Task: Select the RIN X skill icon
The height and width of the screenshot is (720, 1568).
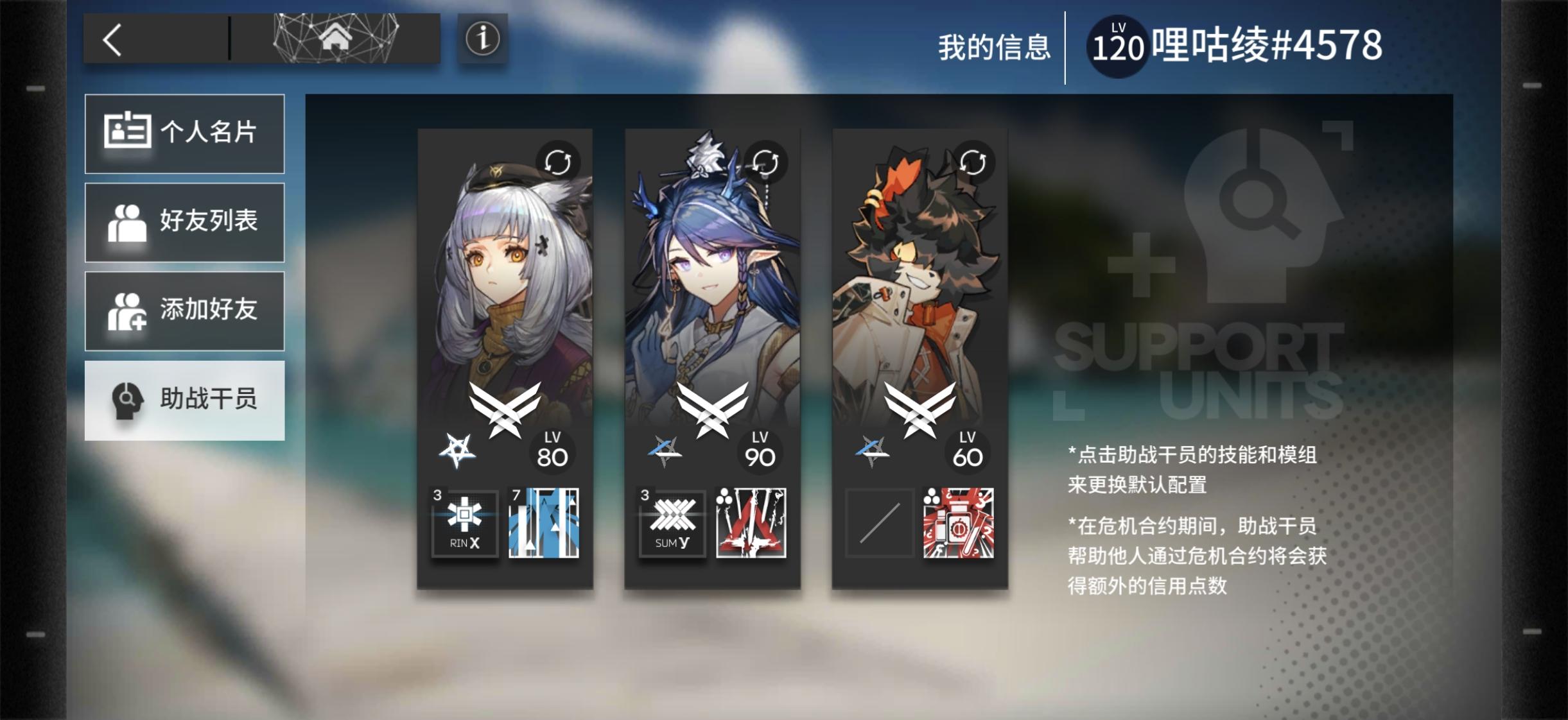Action: pyautogui.click(x=465, y=524)
